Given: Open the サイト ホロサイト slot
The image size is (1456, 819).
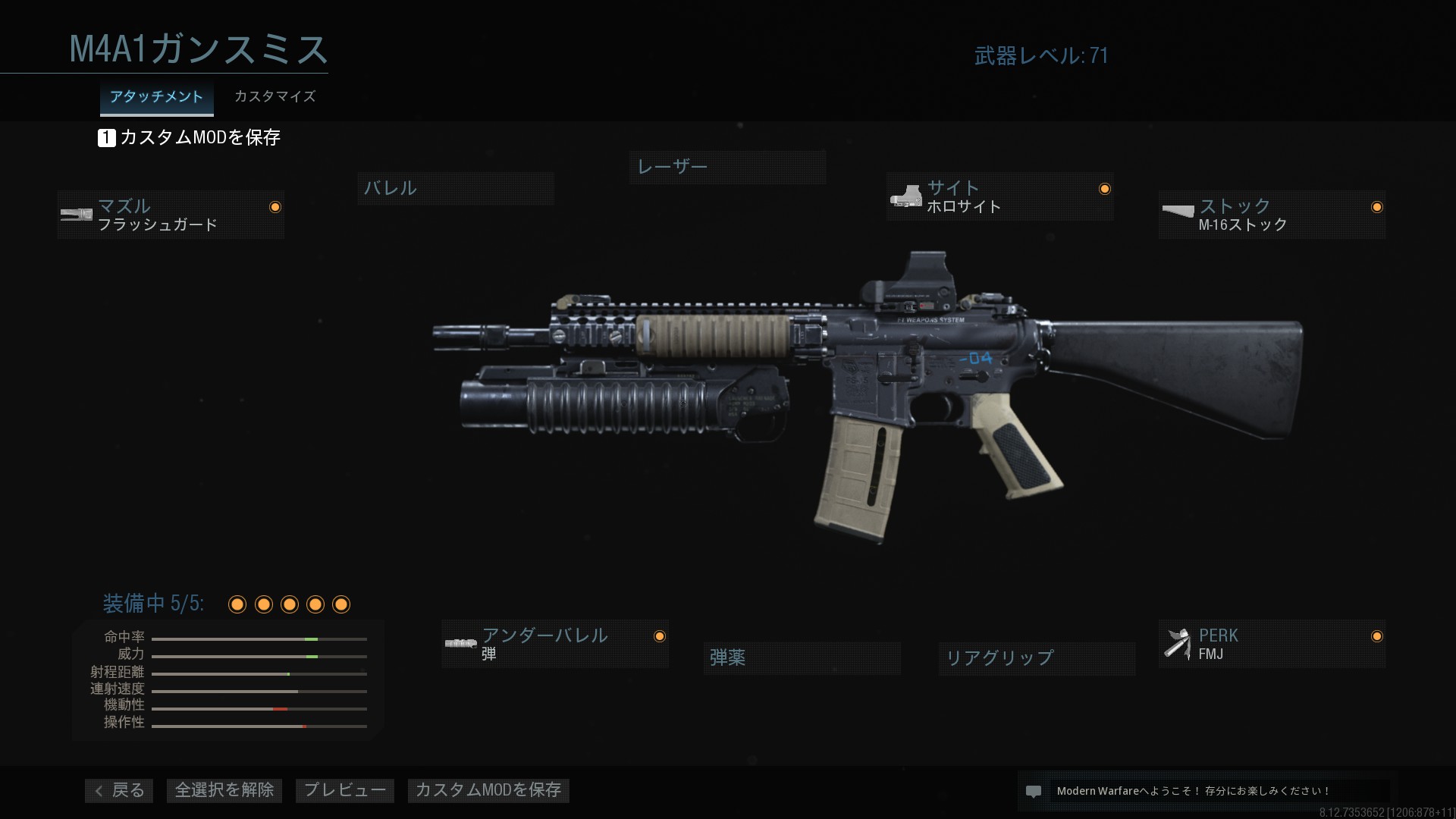Looking at the screenshot, I should pyautogui.click(x=999, y=196).
